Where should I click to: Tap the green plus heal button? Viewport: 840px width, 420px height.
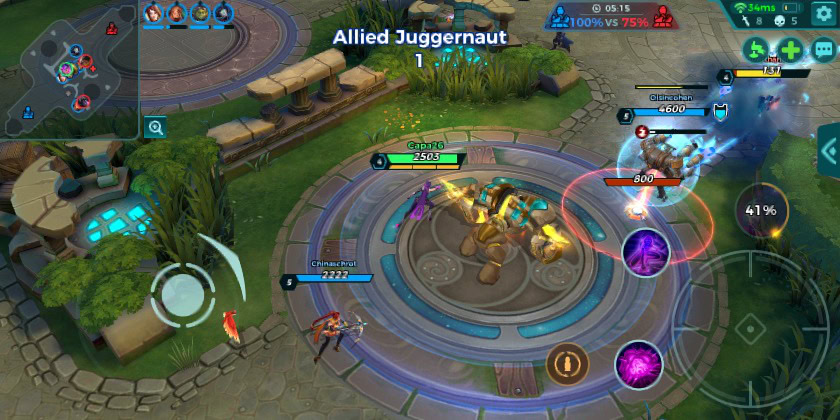point(790,49)
